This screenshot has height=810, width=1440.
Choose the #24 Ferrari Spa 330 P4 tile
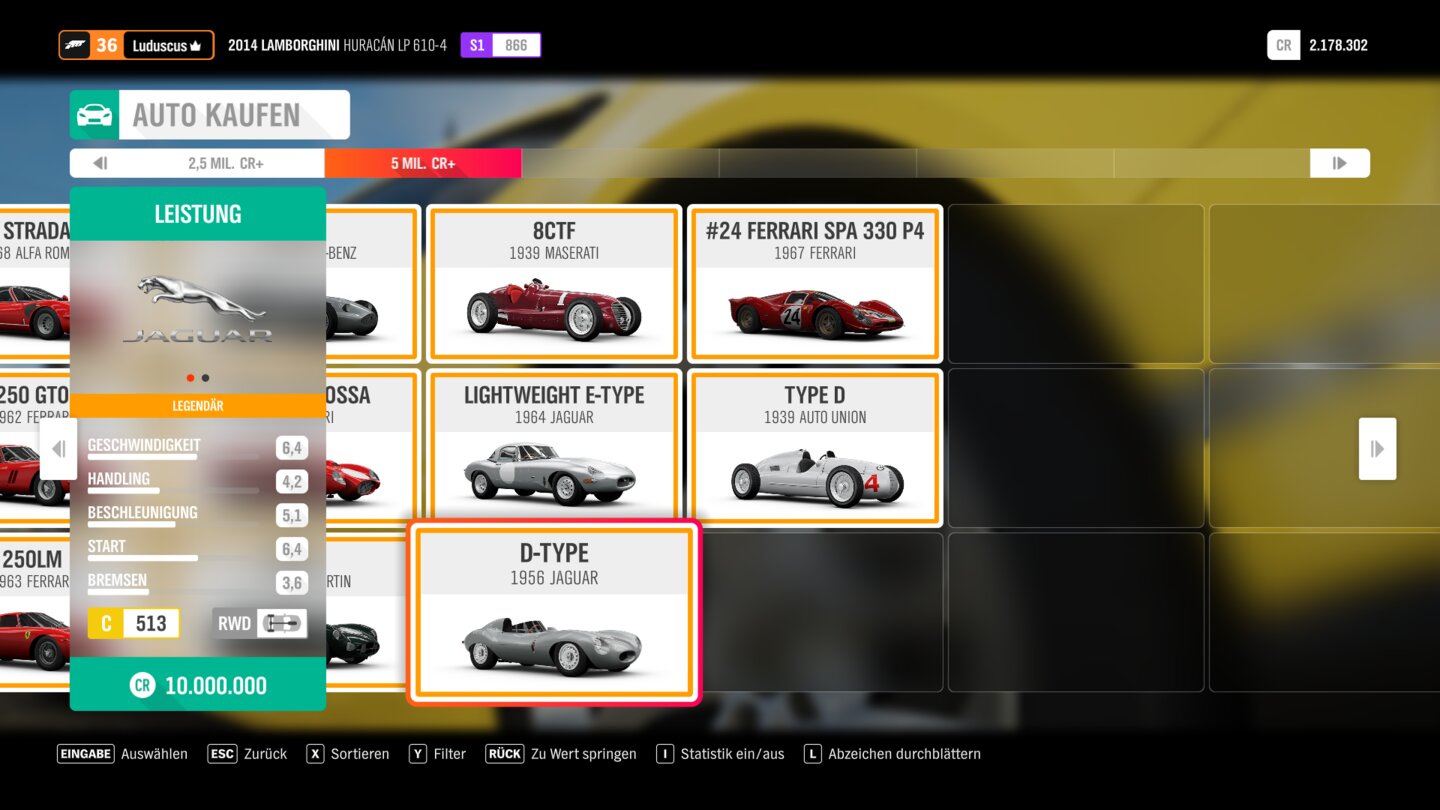click(815, 284)
